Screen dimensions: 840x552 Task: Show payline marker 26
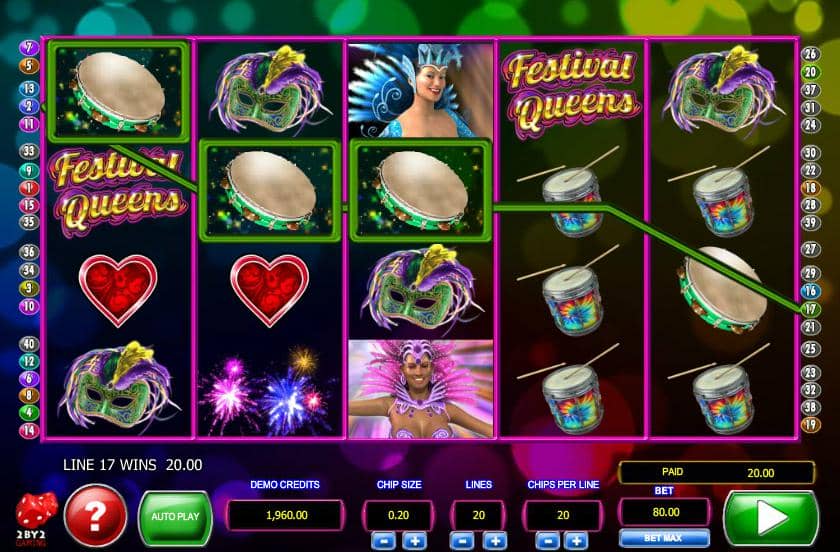[x=810, y=53]
